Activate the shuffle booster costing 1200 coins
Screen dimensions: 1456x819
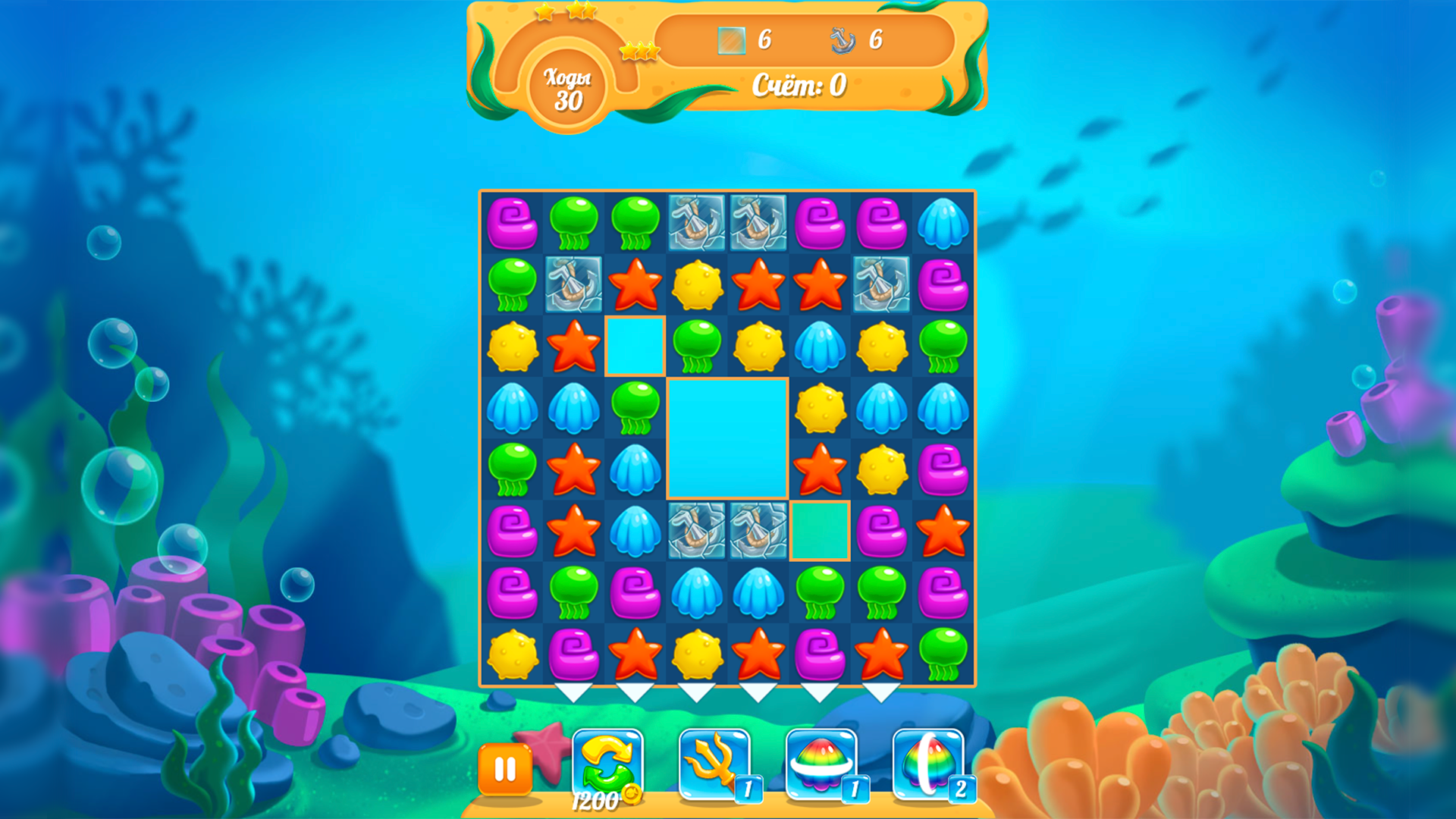click(x=607, y=766)
